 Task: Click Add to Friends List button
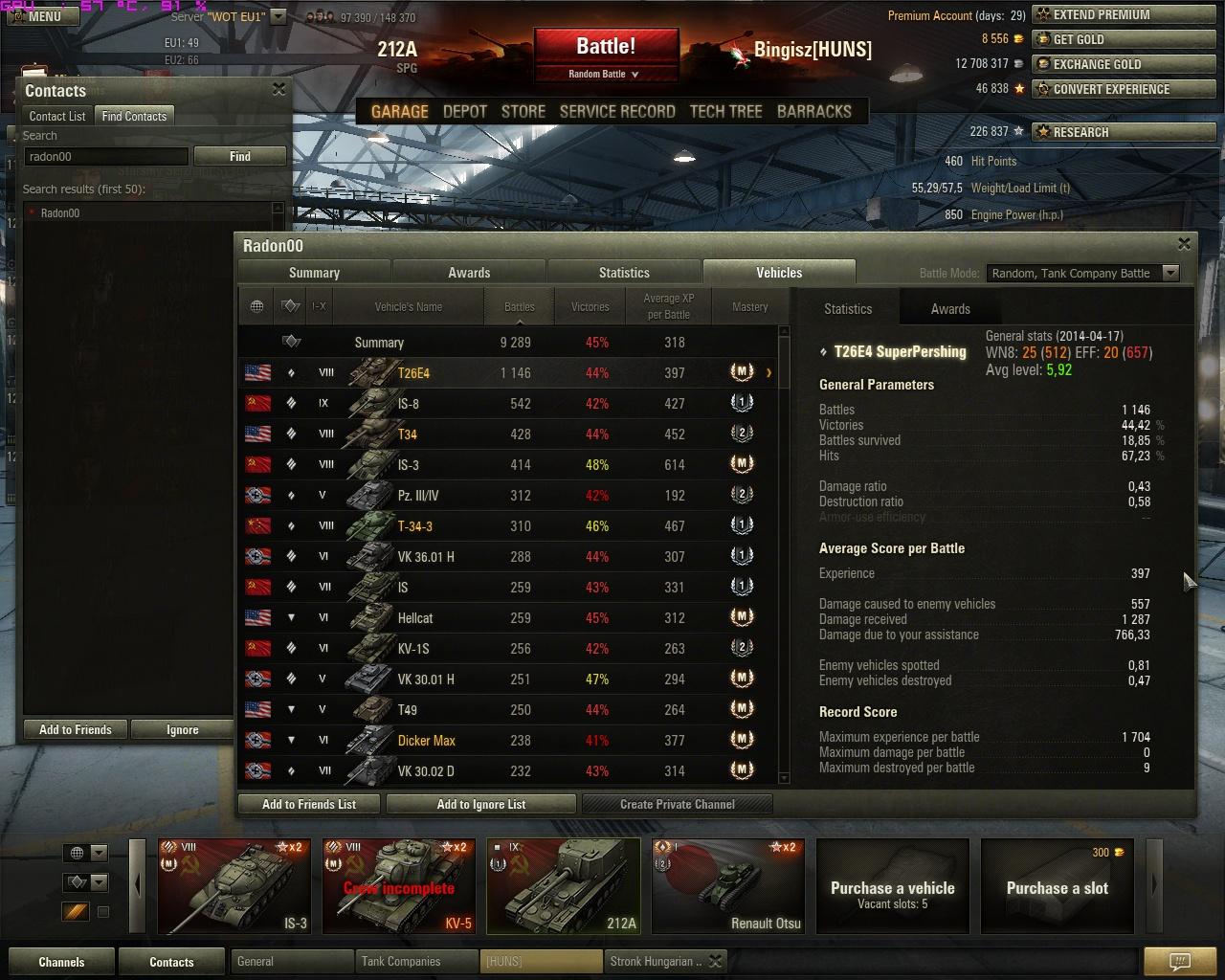click(x=308, y=804)
